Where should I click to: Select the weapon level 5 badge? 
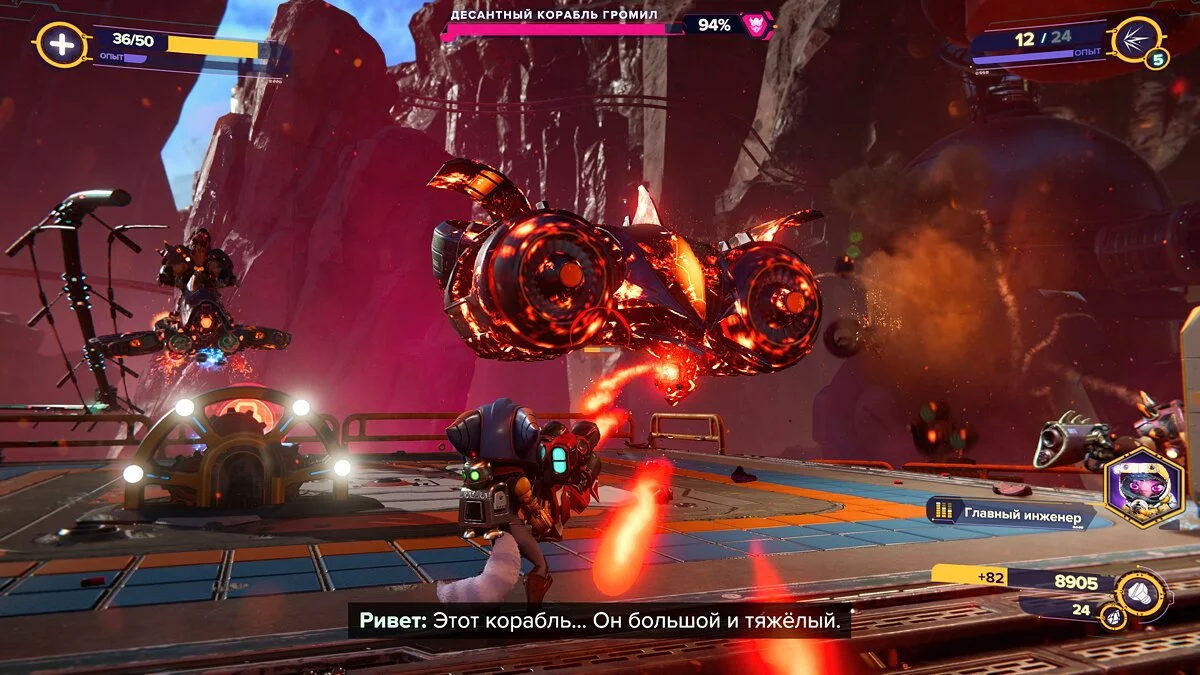pyautogui.click(x=1157, y=60)
